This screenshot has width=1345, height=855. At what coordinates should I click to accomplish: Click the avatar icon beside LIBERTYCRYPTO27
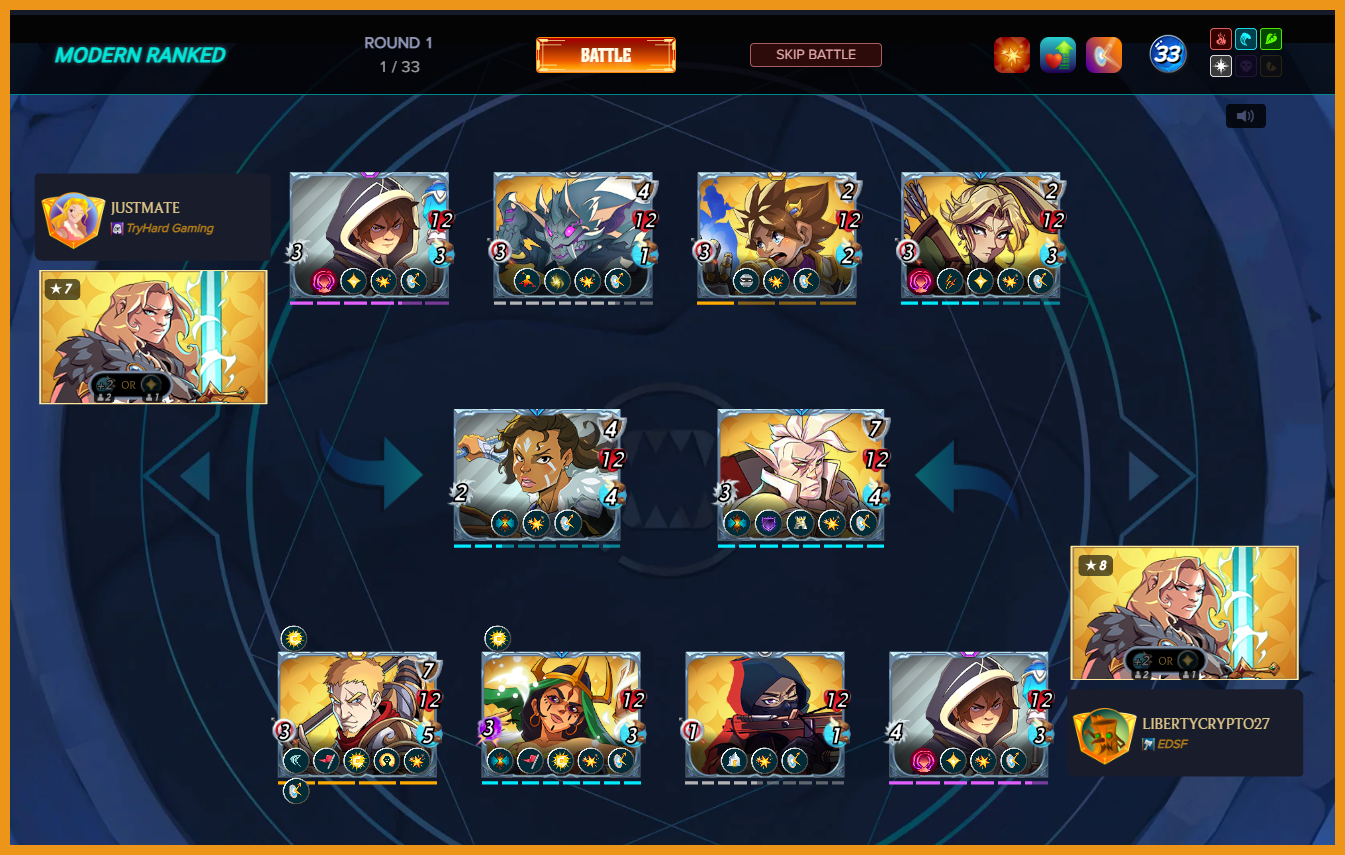tap(1104, 735)
